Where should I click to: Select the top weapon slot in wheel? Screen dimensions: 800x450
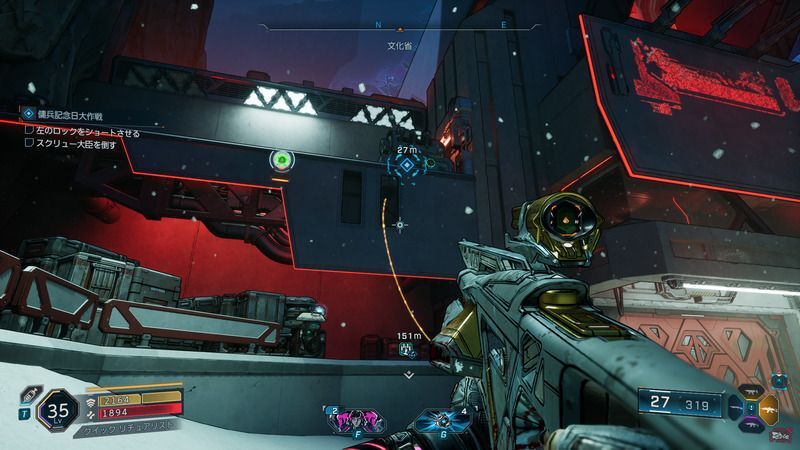pos(753,393)
